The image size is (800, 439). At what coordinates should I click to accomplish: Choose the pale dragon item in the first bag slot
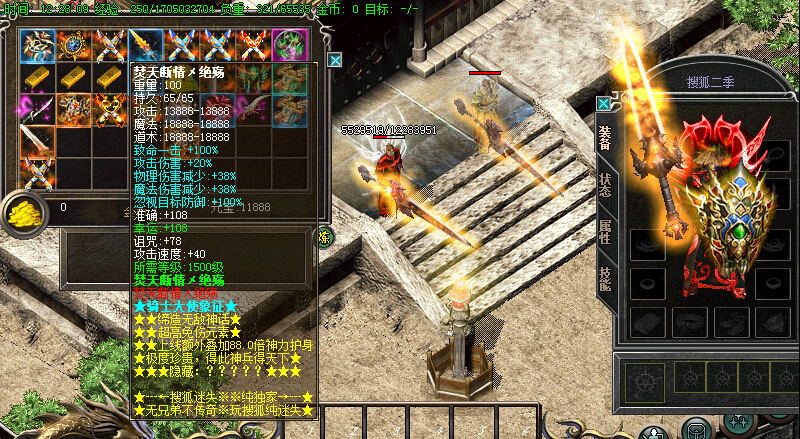[x=39, y=46]
